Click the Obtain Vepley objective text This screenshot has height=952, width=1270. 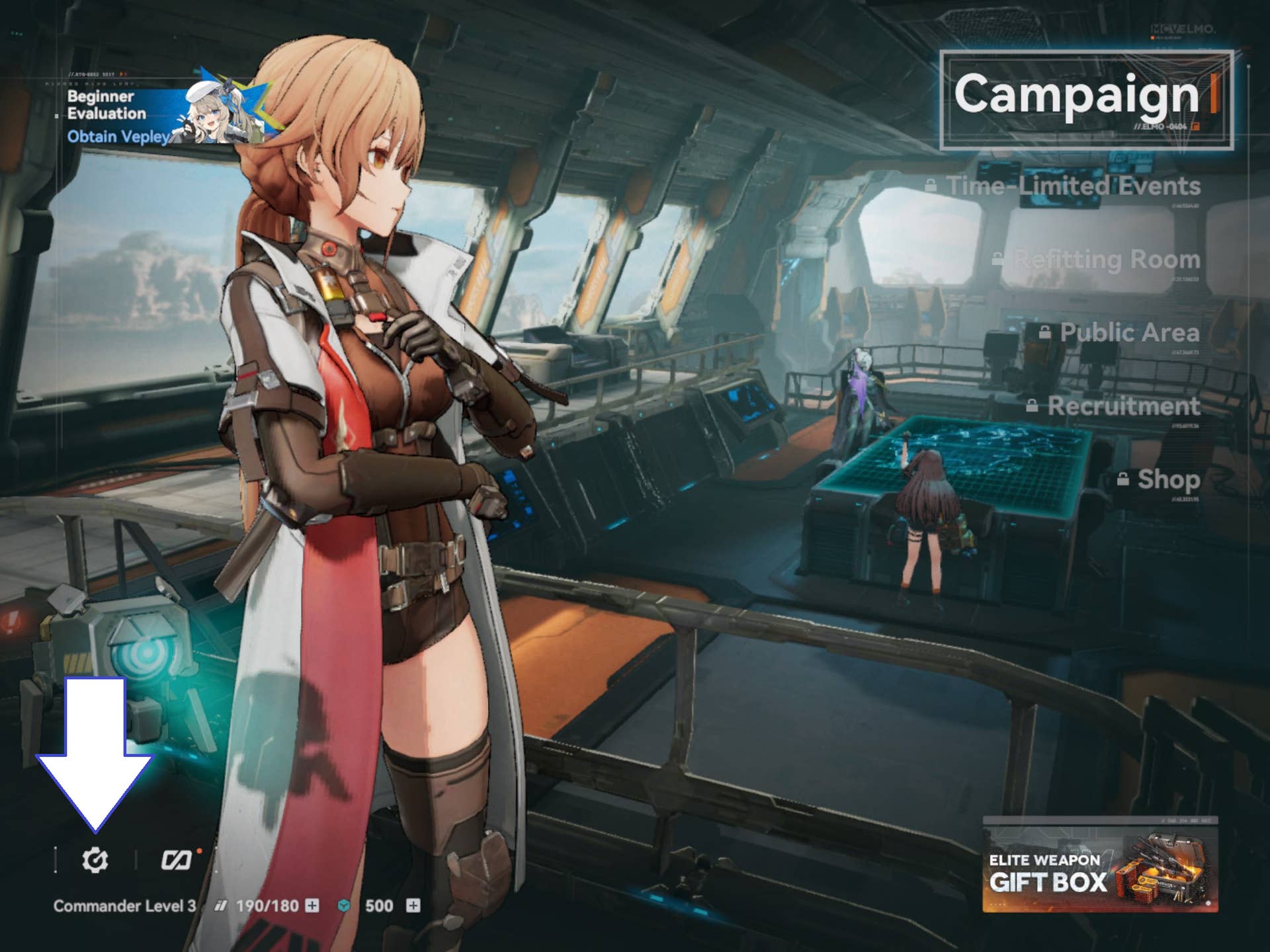pos(116,137)
